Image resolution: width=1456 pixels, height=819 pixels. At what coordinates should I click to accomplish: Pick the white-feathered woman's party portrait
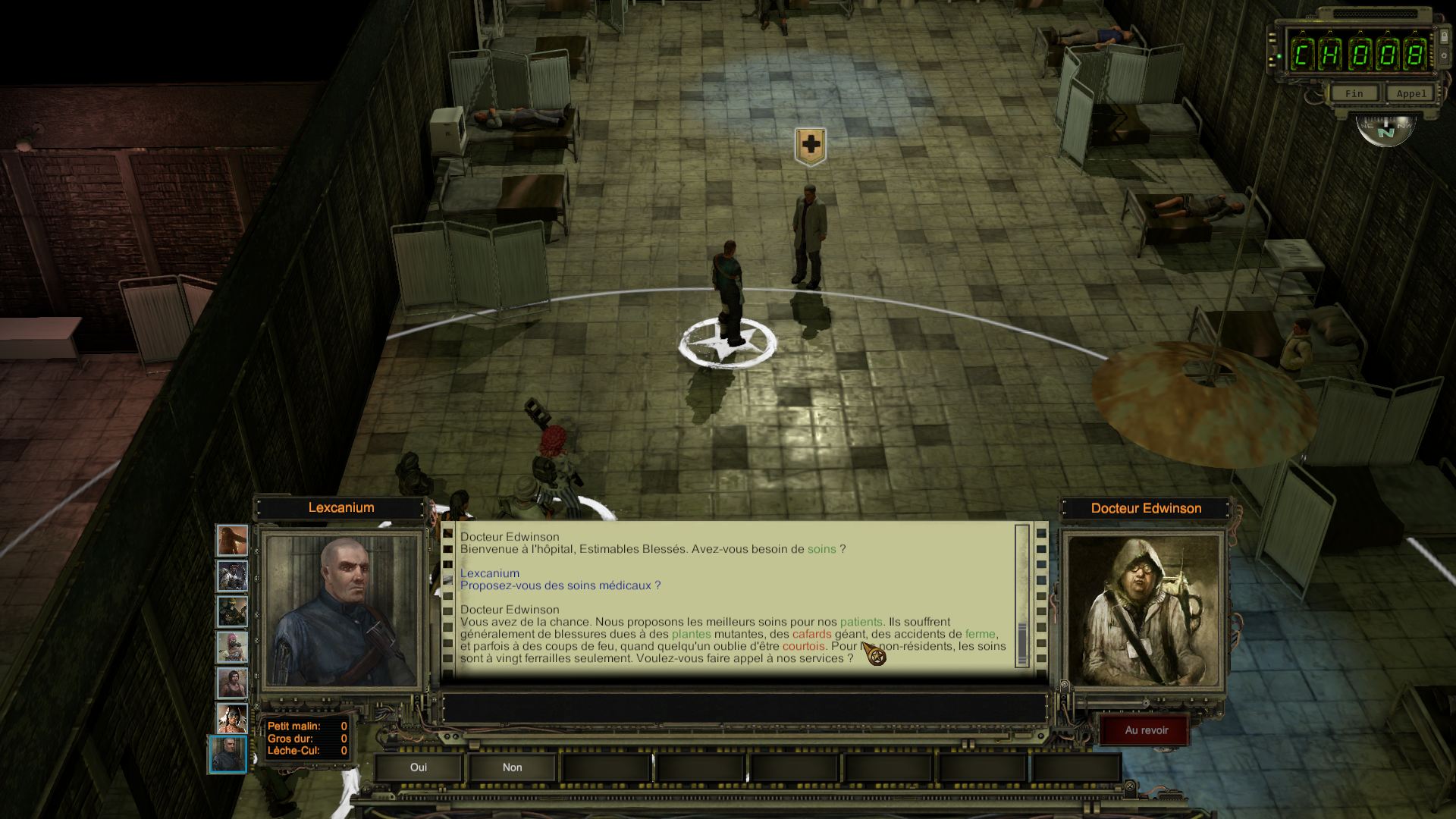pos(233,718)
